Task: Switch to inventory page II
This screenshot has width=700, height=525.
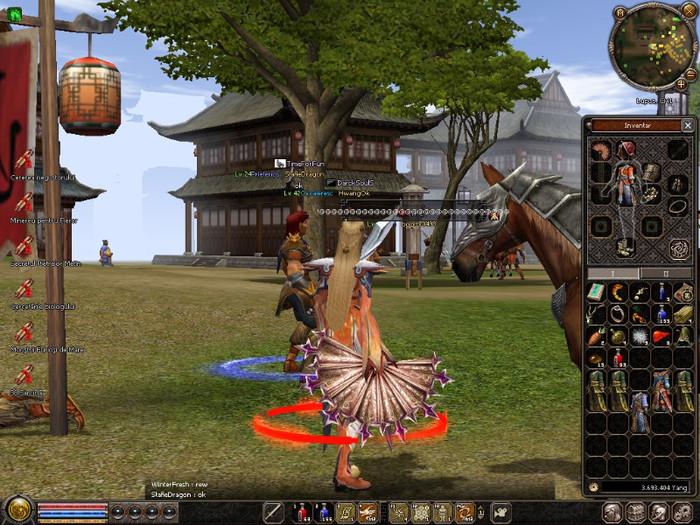Action: pos(666,273)
